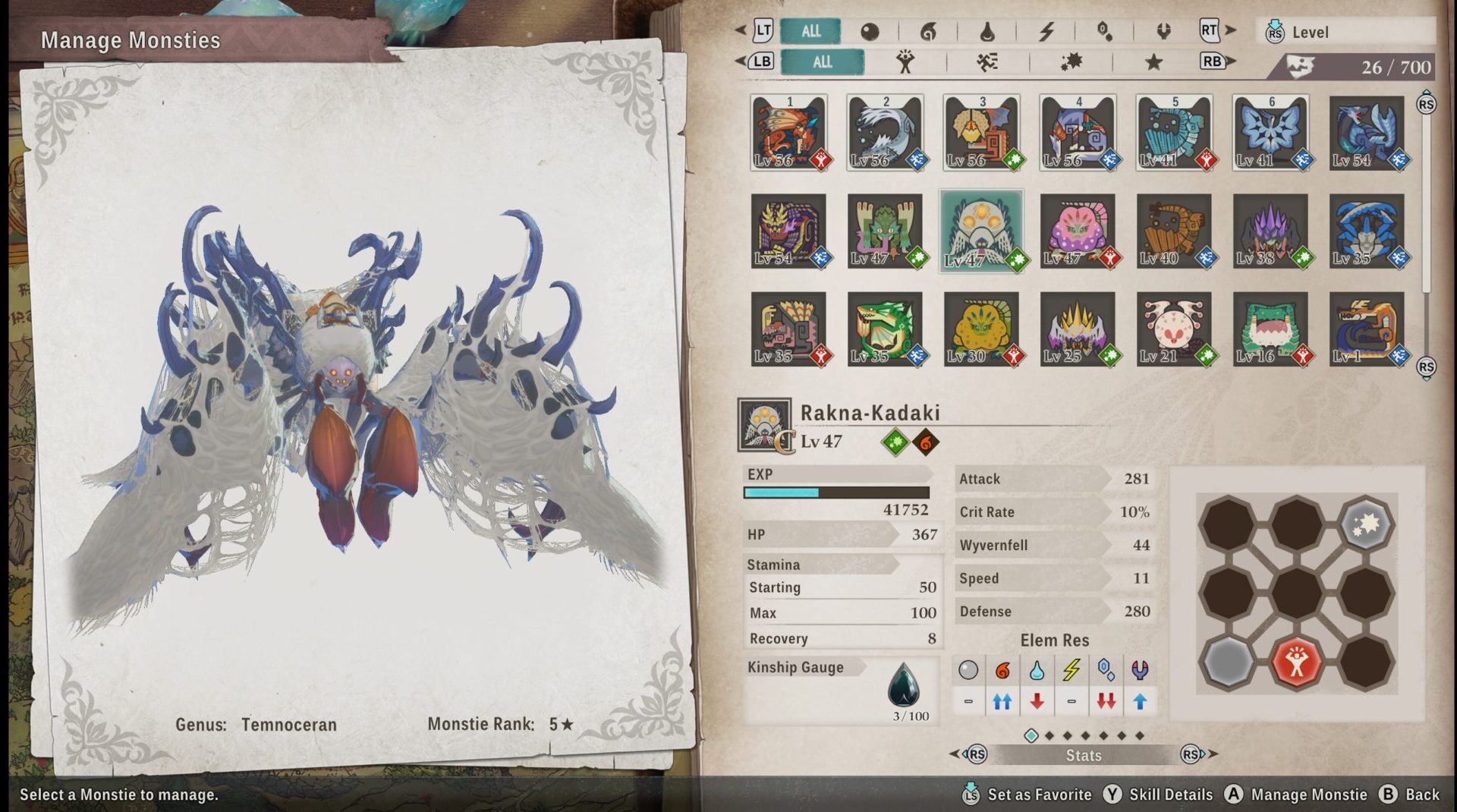Enable the ALL element filter
The height and width of the screenshot is (812, 1457).
pyautogui.click(x=810, y=32)
